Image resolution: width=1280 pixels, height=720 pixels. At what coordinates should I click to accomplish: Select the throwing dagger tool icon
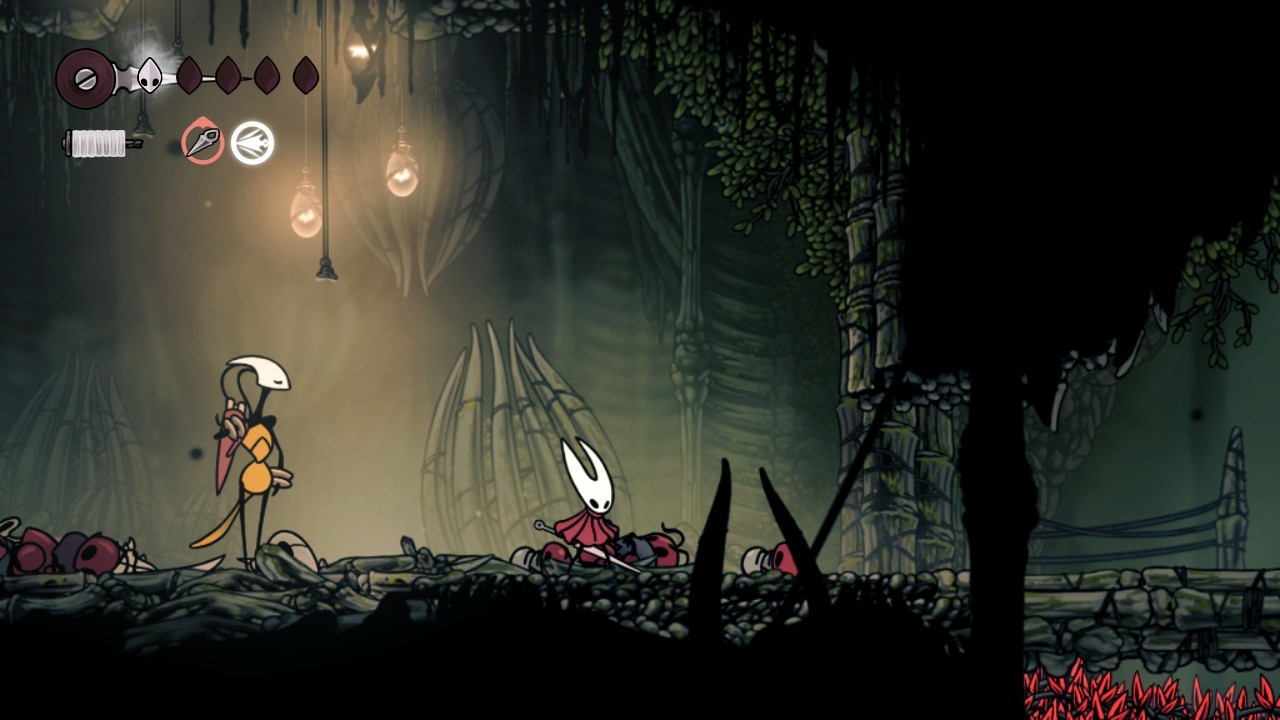[x=202, y=142]
